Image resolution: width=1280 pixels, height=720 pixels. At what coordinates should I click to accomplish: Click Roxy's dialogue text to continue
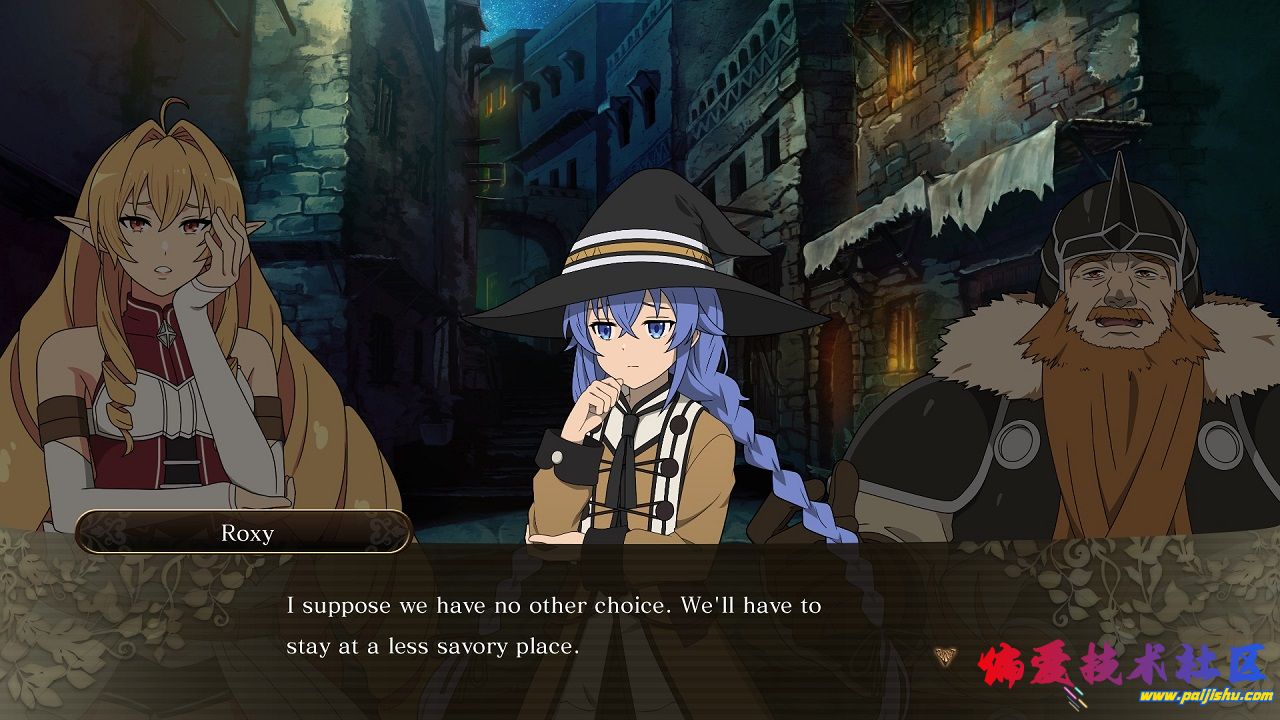click(553, 626)
